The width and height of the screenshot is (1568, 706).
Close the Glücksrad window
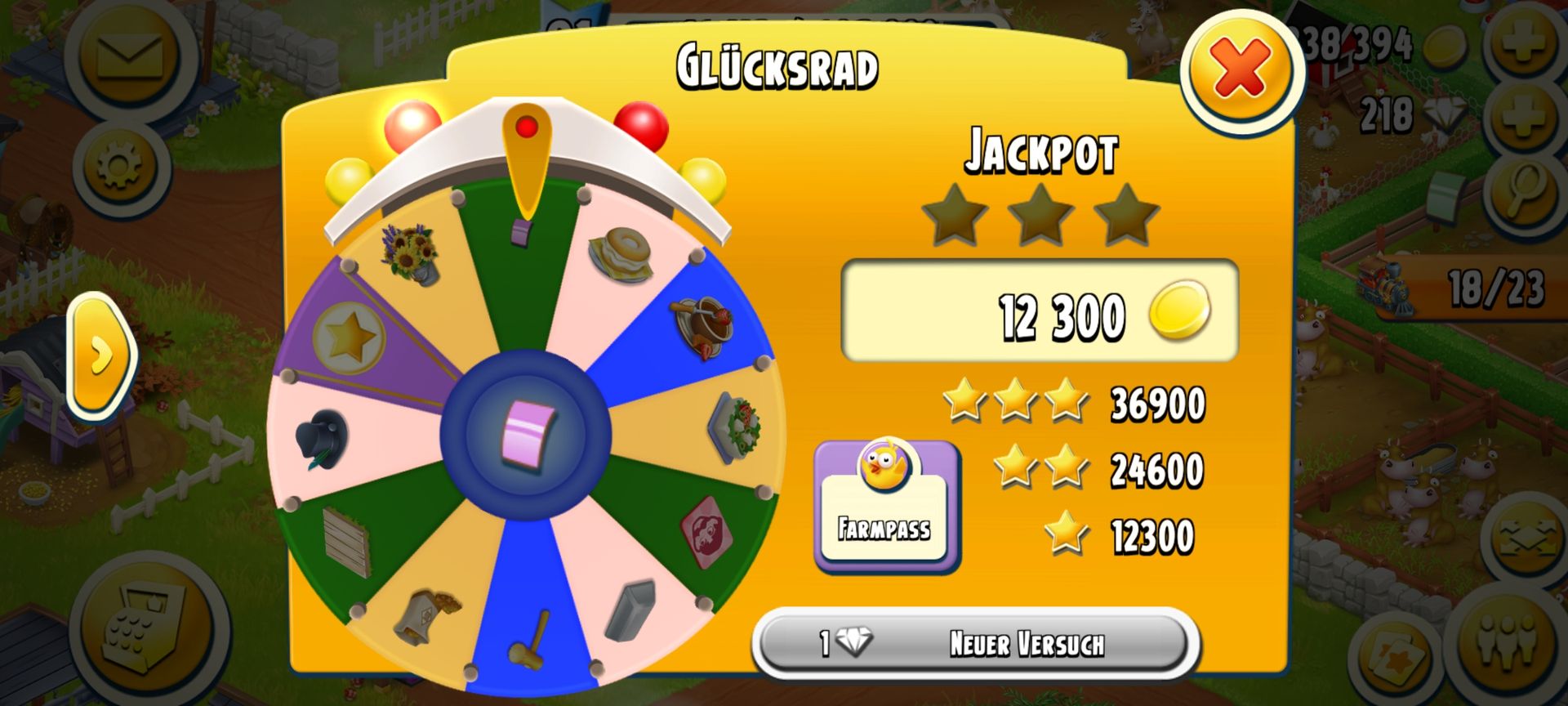tap(1238, 69)
